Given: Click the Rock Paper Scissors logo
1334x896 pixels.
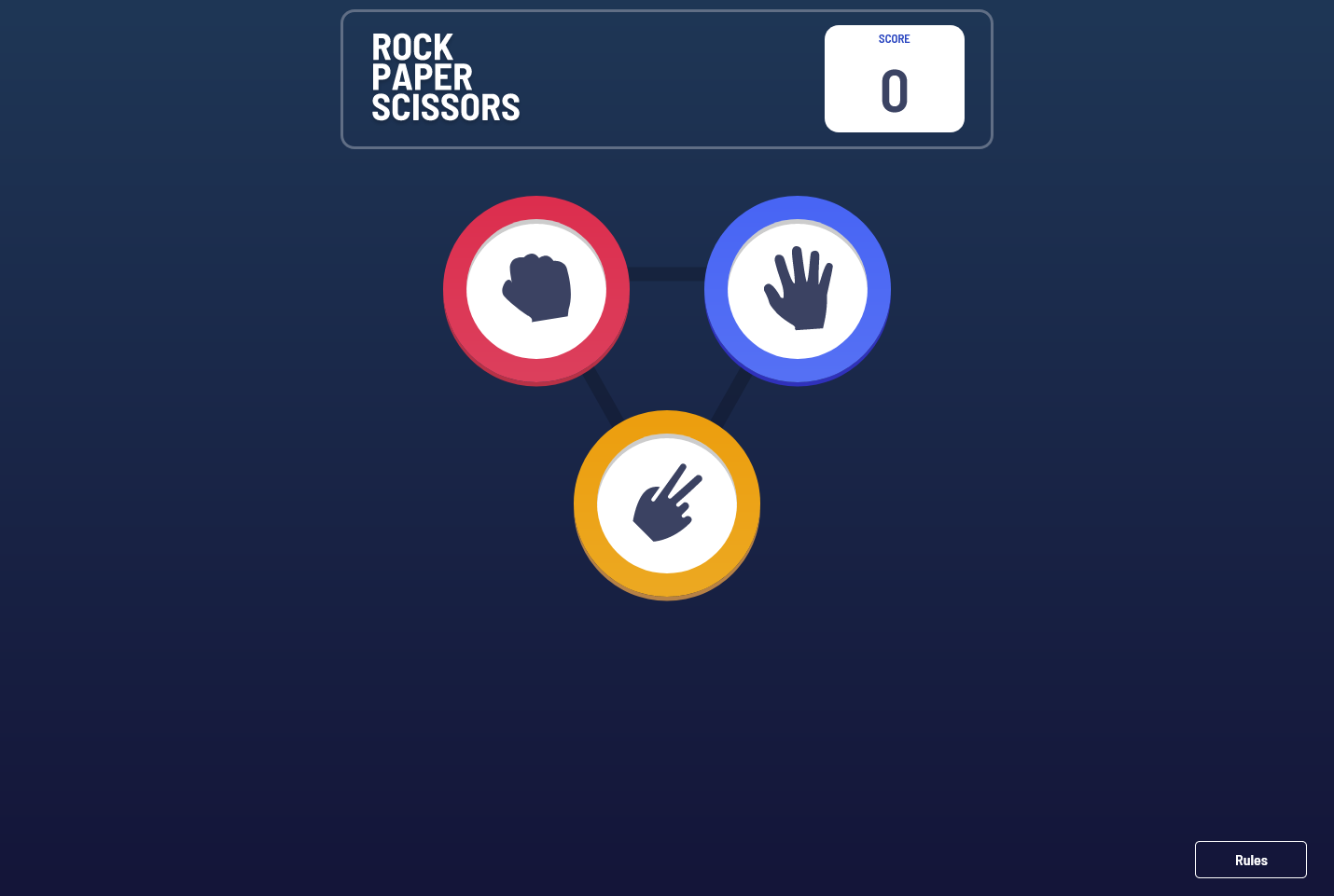Looking at the screenshot, I should [446, 76].
